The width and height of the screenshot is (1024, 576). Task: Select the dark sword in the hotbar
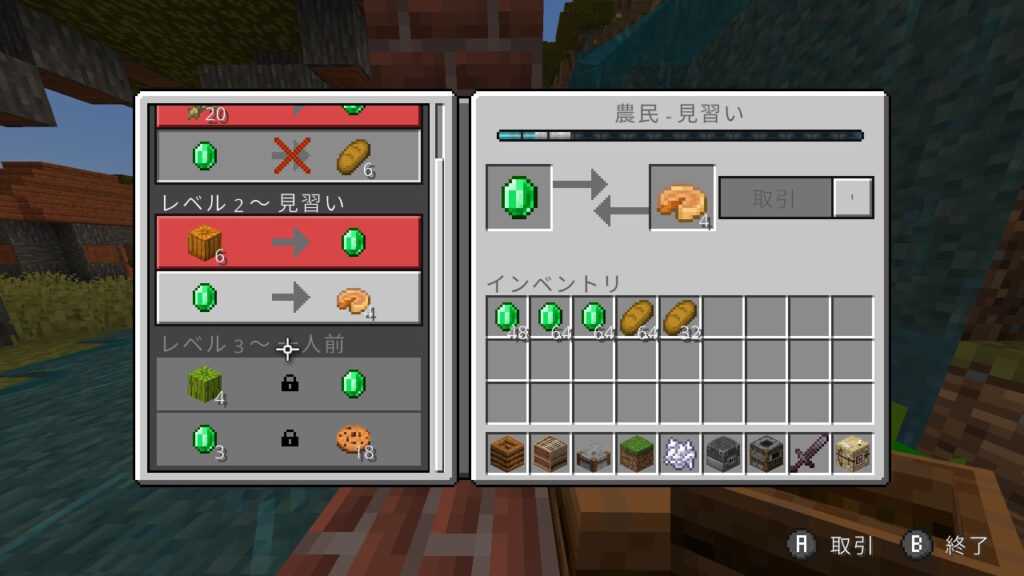coord(808,453)
